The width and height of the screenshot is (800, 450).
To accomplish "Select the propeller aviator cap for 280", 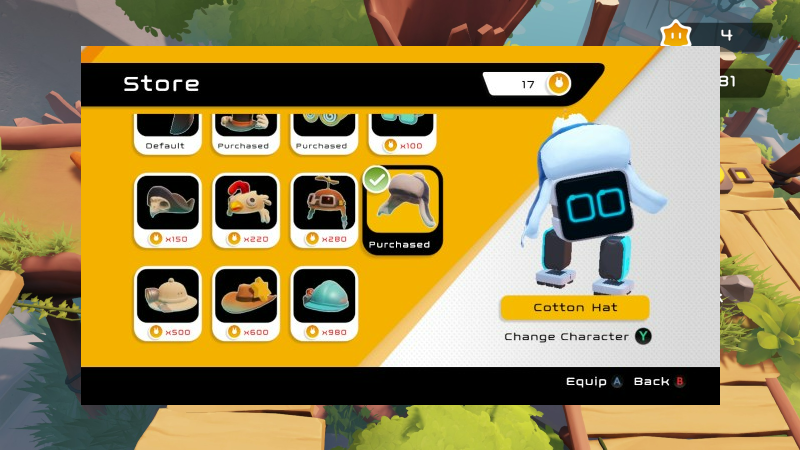I will coord(323,211).
